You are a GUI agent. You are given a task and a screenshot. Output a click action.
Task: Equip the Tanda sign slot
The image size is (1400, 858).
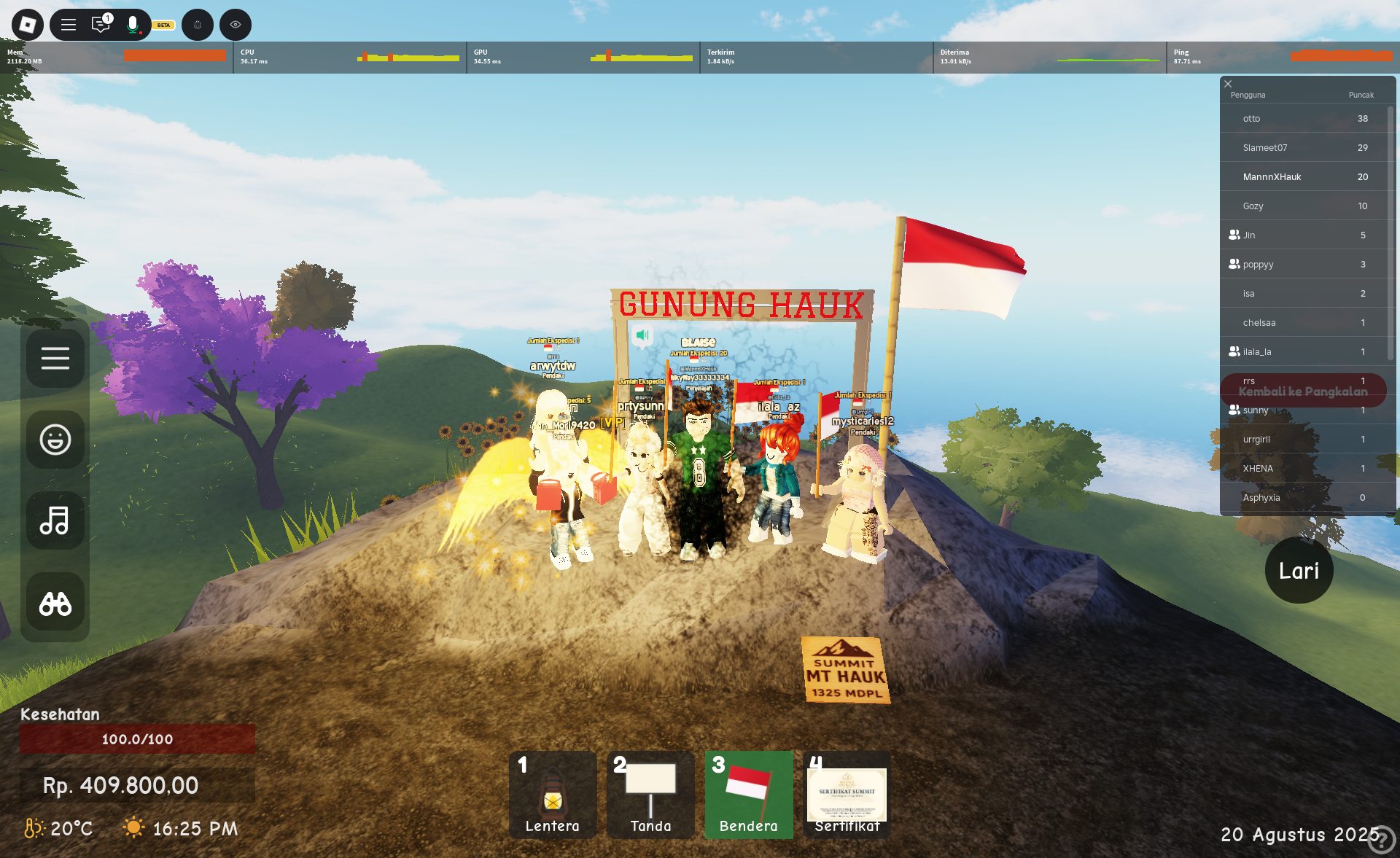pos(650,795)
